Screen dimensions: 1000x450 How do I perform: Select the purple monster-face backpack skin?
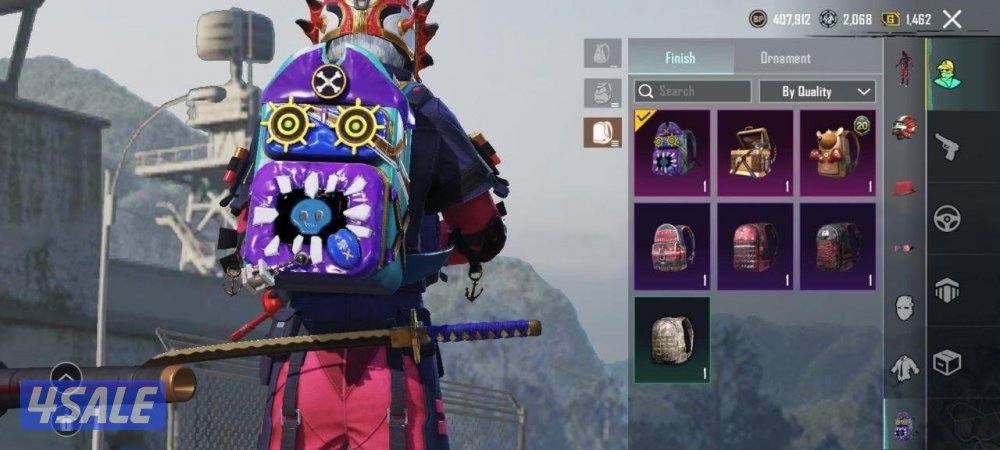point(672,148)
